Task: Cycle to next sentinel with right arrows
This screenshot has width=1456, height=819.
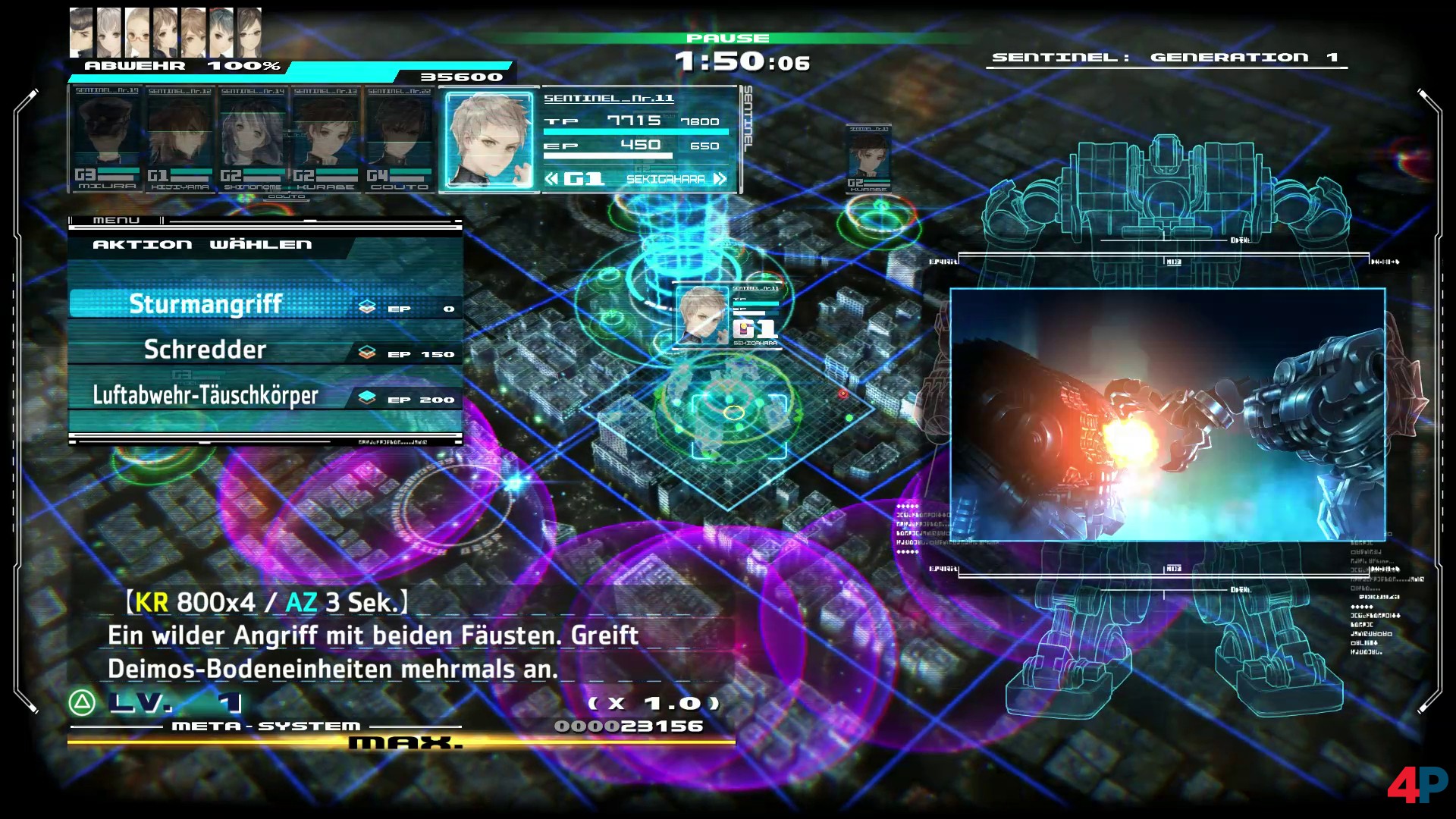Action: point(720,179)
